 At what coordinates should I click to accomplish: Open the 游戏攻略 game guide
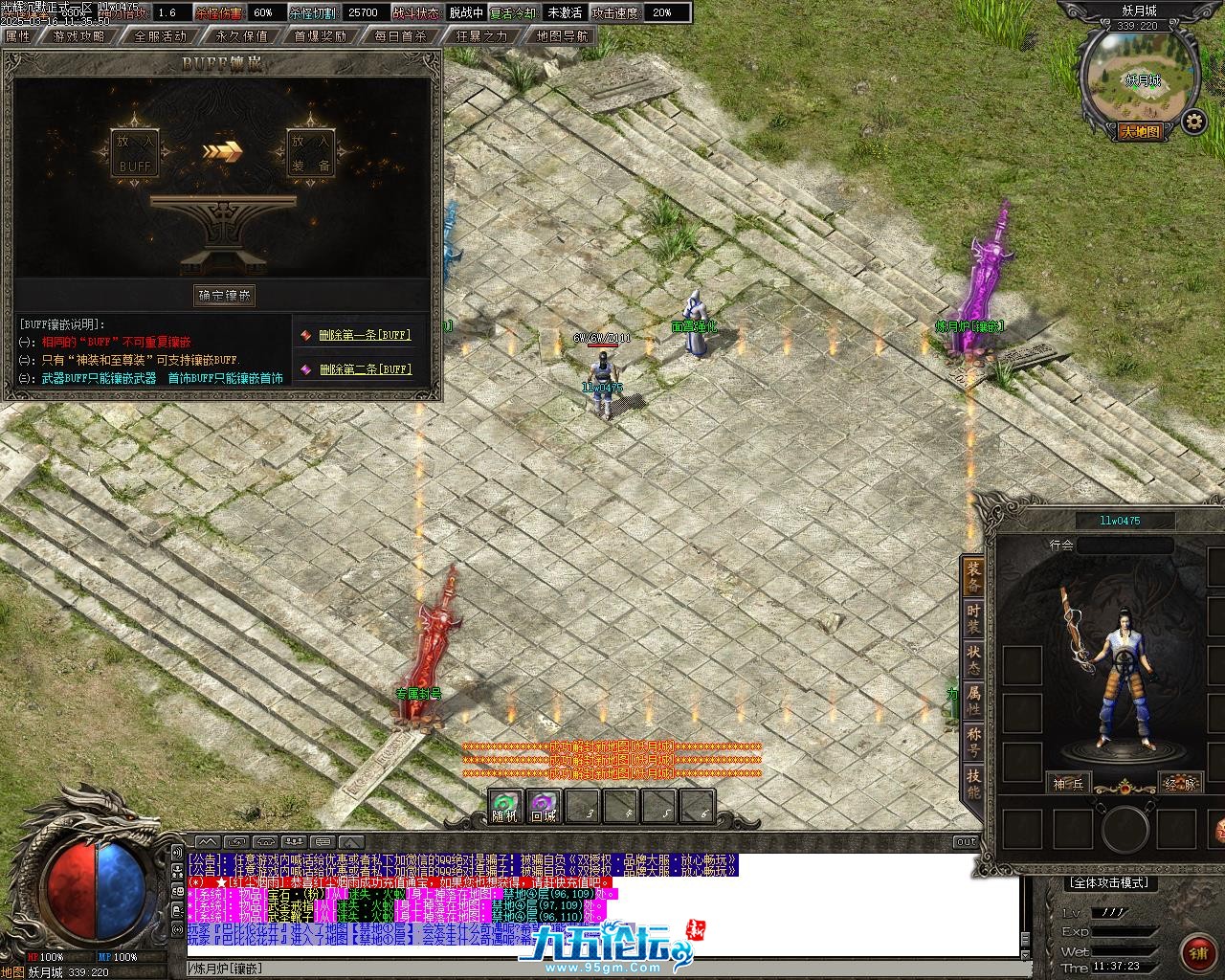click(78, 36)
